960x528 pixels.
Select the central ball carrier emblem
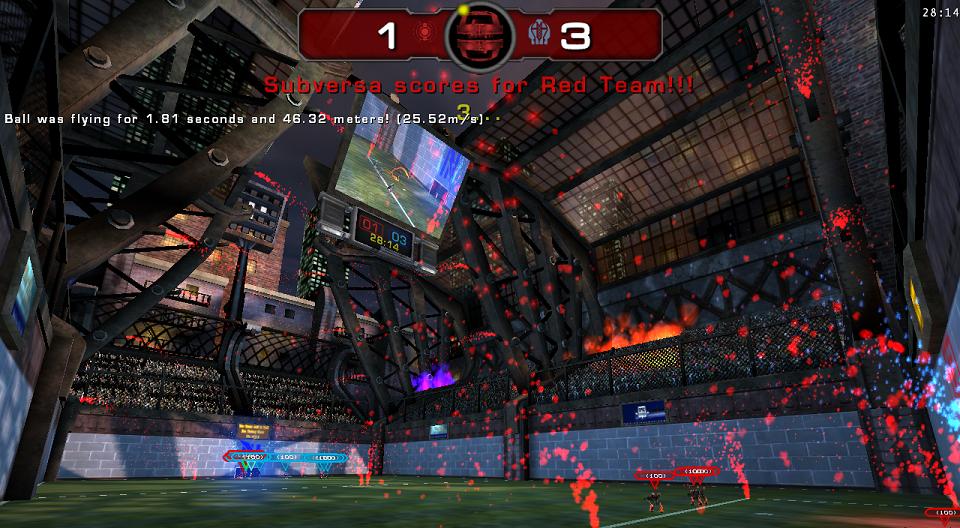480,36
